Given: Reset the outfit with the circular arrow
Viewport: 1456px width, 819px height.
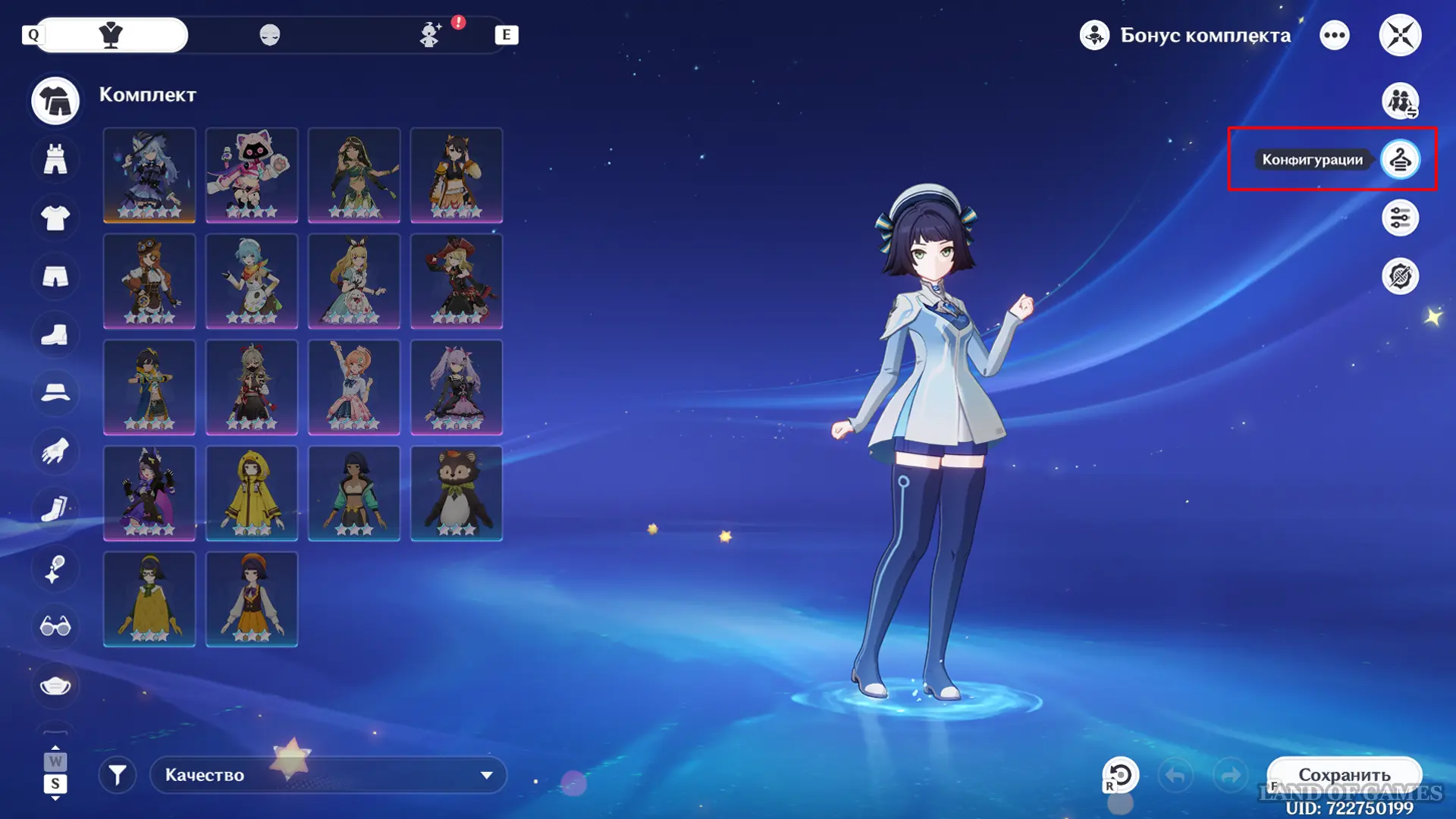Looking at the screenshot, I should click(x=1121, y=775).
